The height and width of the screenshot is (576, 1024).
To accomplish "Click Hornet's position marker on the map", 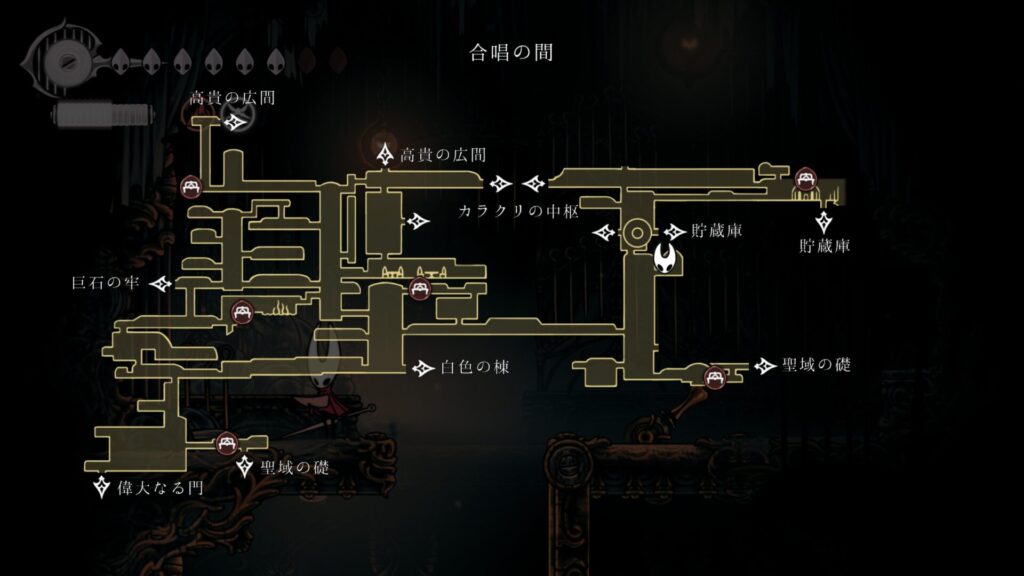I will [667, 260].
